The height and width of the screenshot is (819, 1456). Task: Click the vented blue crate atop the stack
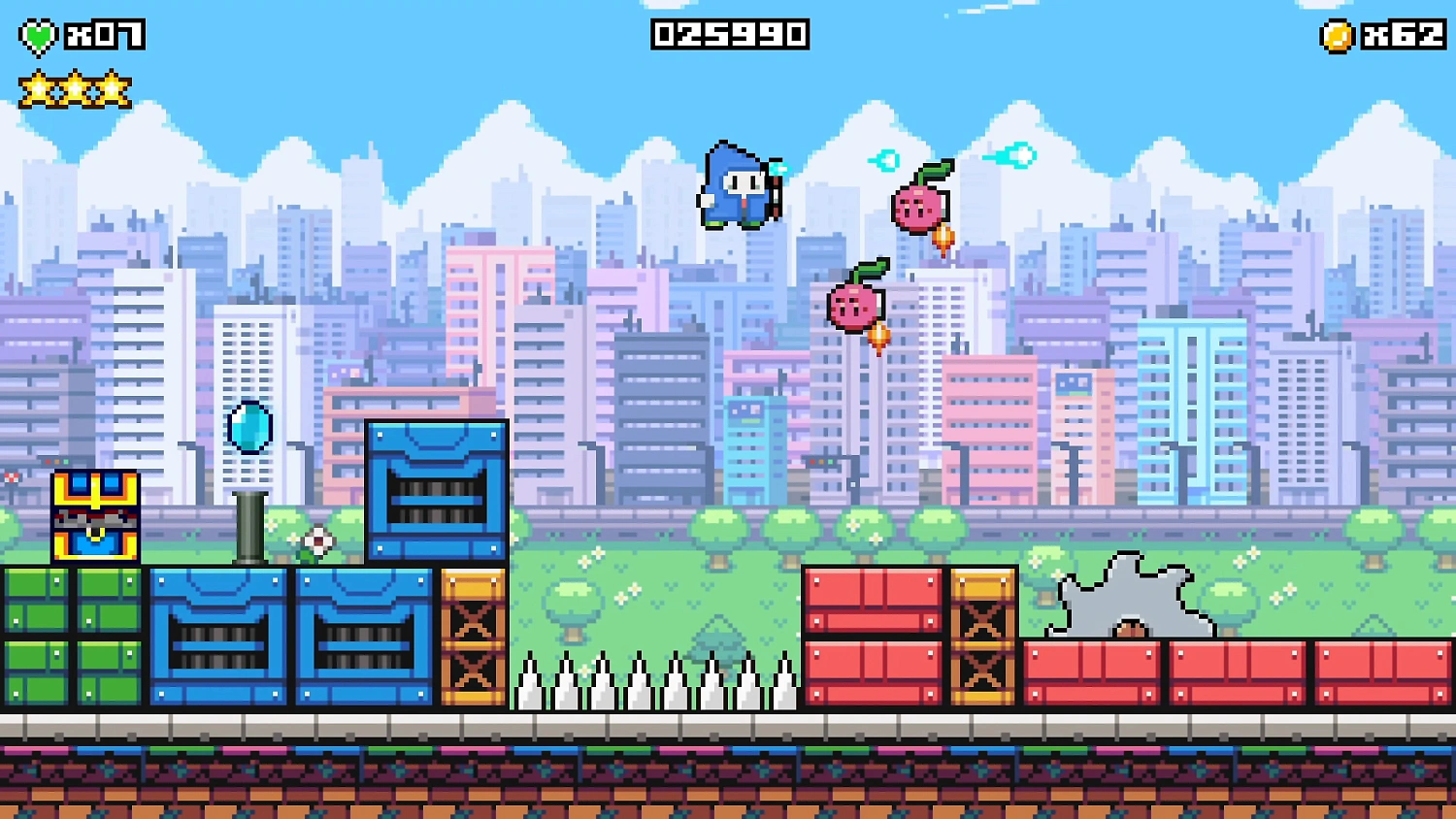437,490
